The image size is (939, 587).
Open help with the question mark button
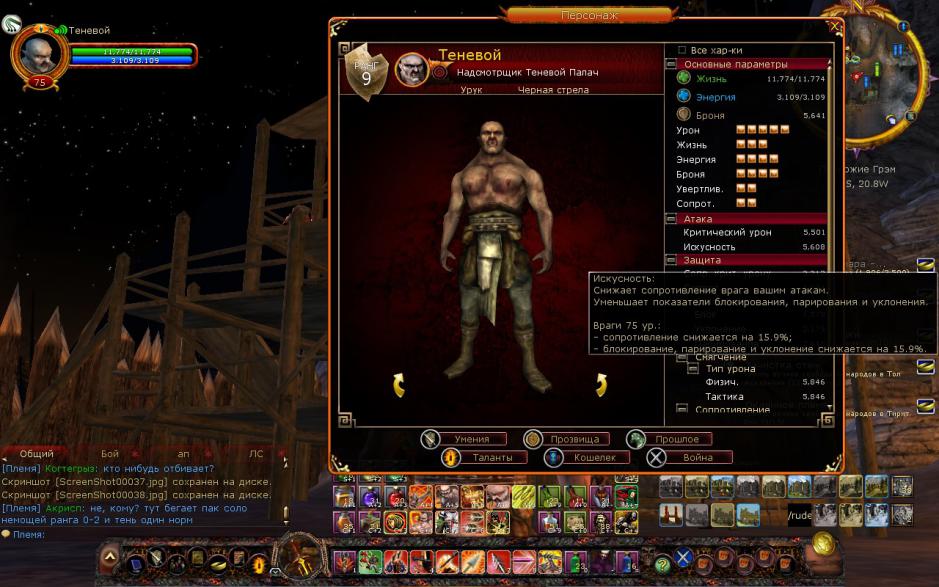click(x=662, y=565)
